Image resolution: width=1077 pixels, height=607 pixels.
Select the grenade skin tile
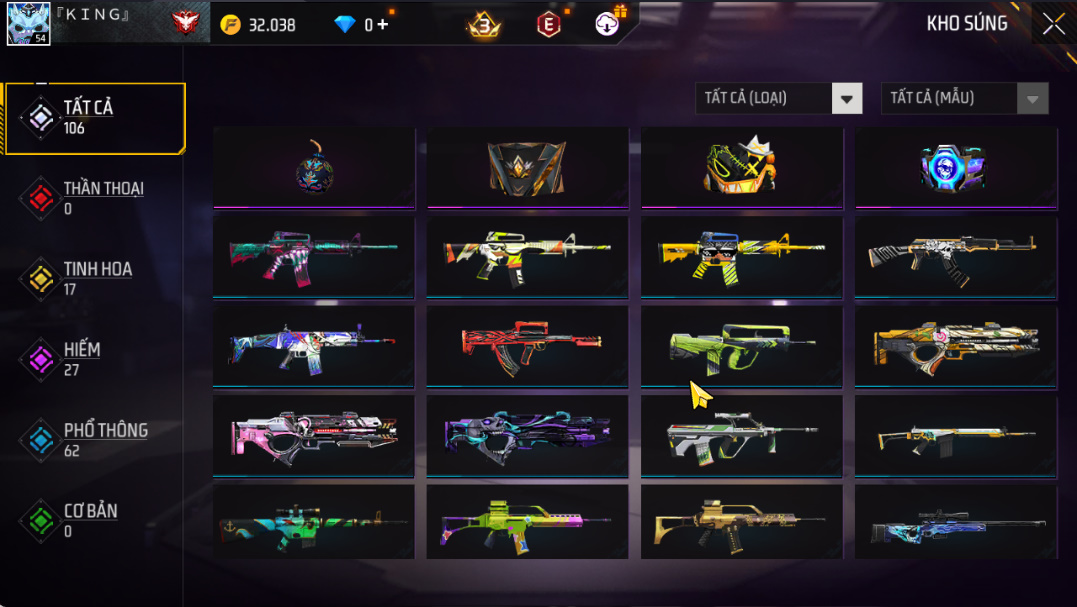click(314, 167)
